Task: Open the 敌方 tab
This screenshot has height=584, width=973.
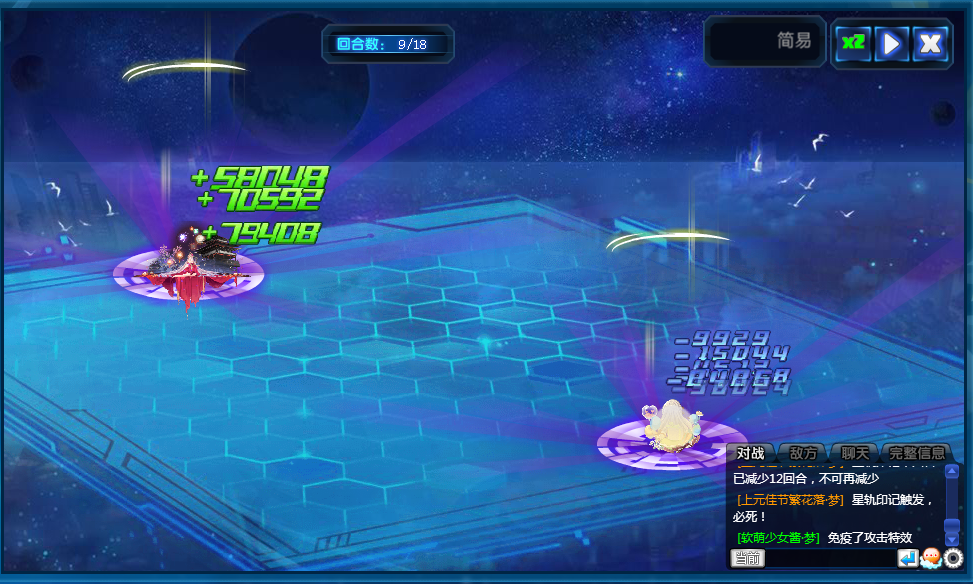Action: click(803, 453)
